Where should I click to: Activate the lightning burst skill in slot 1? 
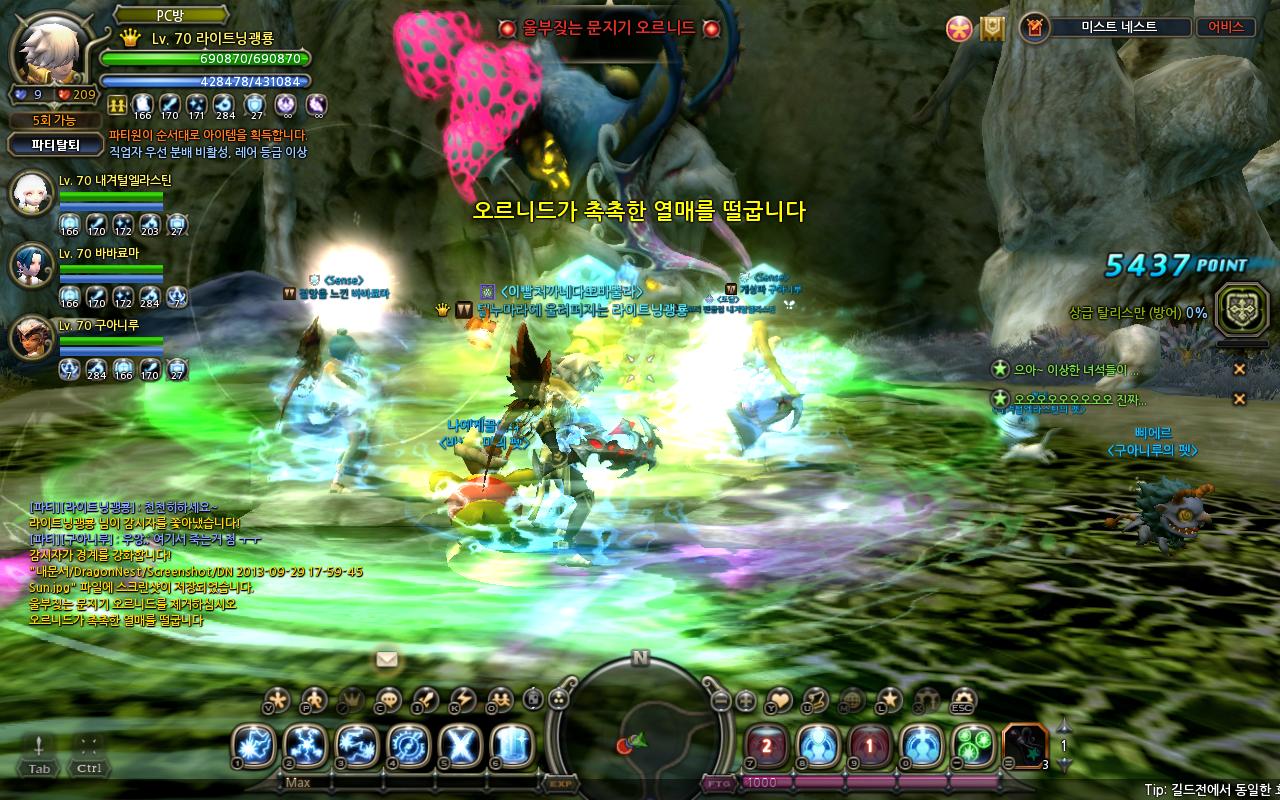click(x=253, y=746)
